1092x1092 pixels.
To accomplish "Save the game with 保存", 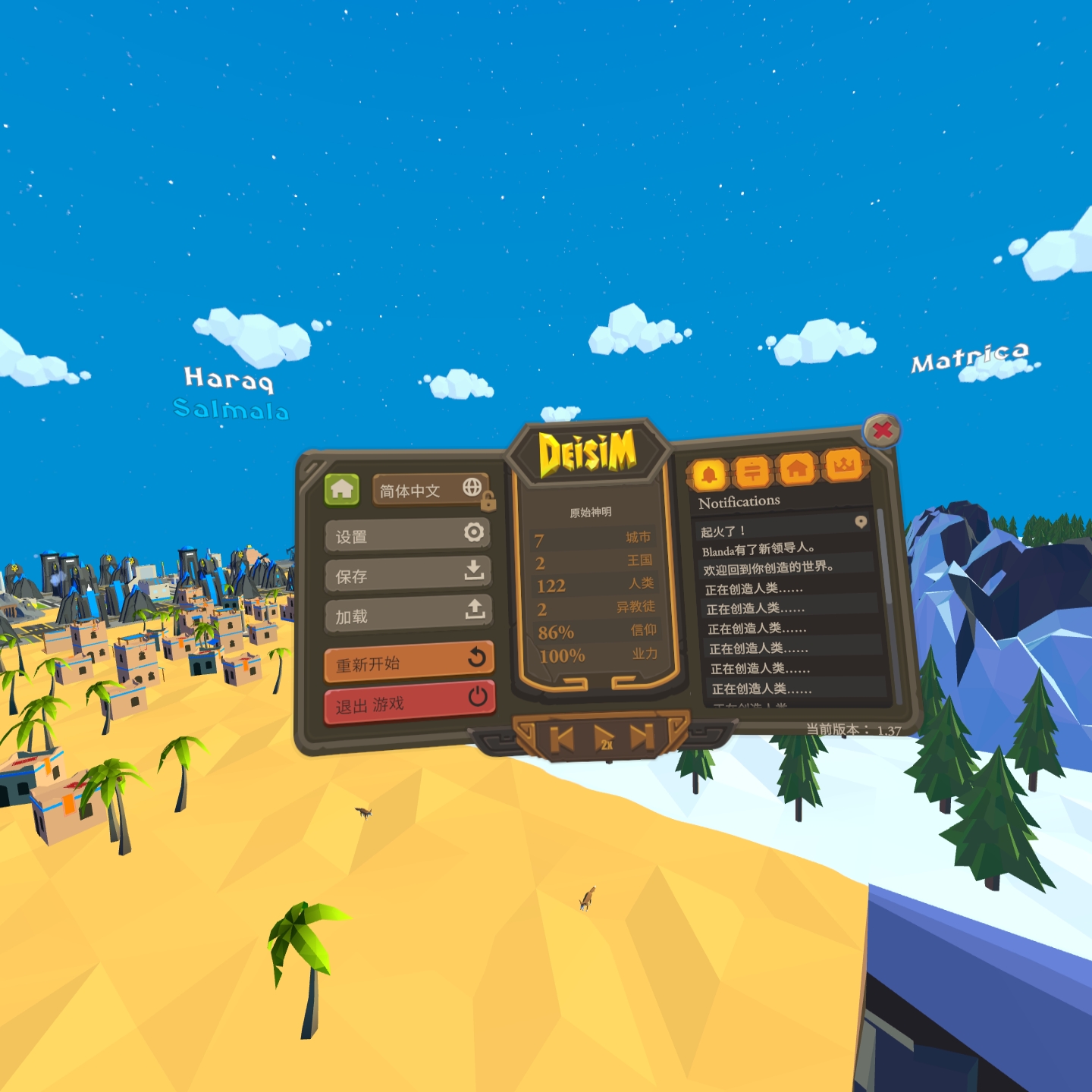I will click(x=407, y=574).
